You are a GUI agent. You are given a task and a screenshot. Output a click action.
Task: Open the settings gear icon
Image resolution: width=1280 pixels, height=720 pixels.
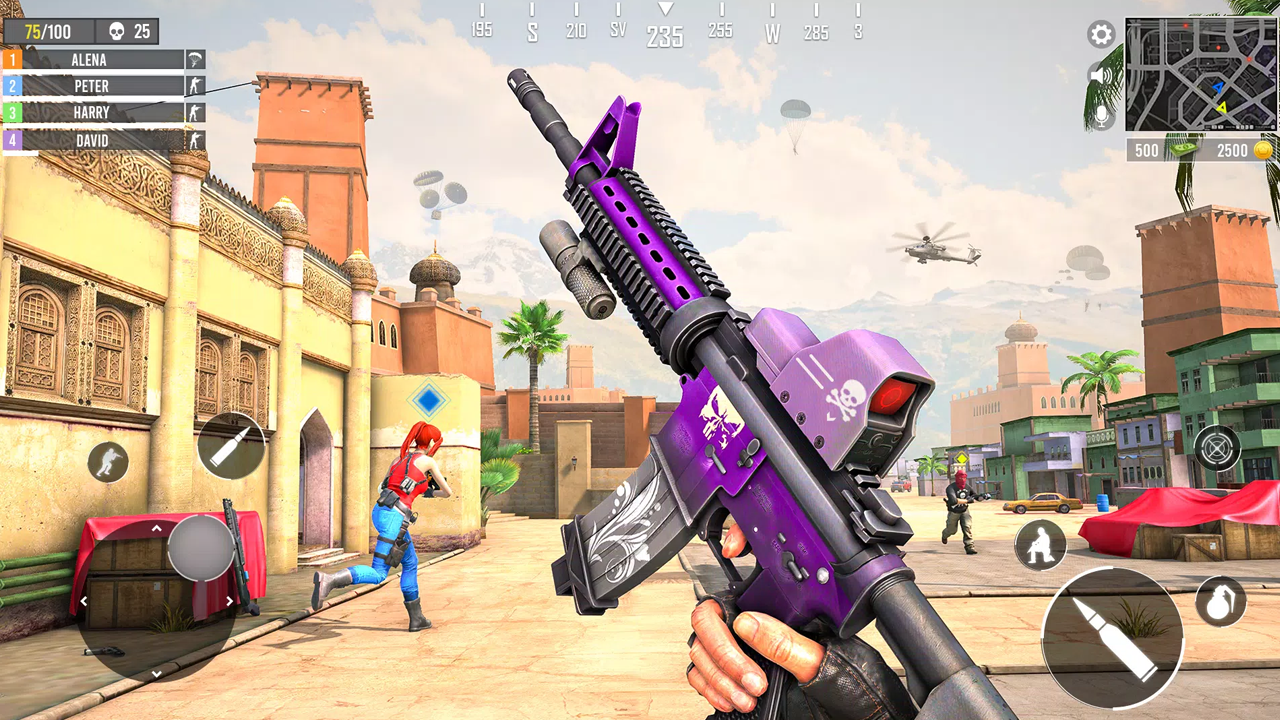tap(1100, 35)
